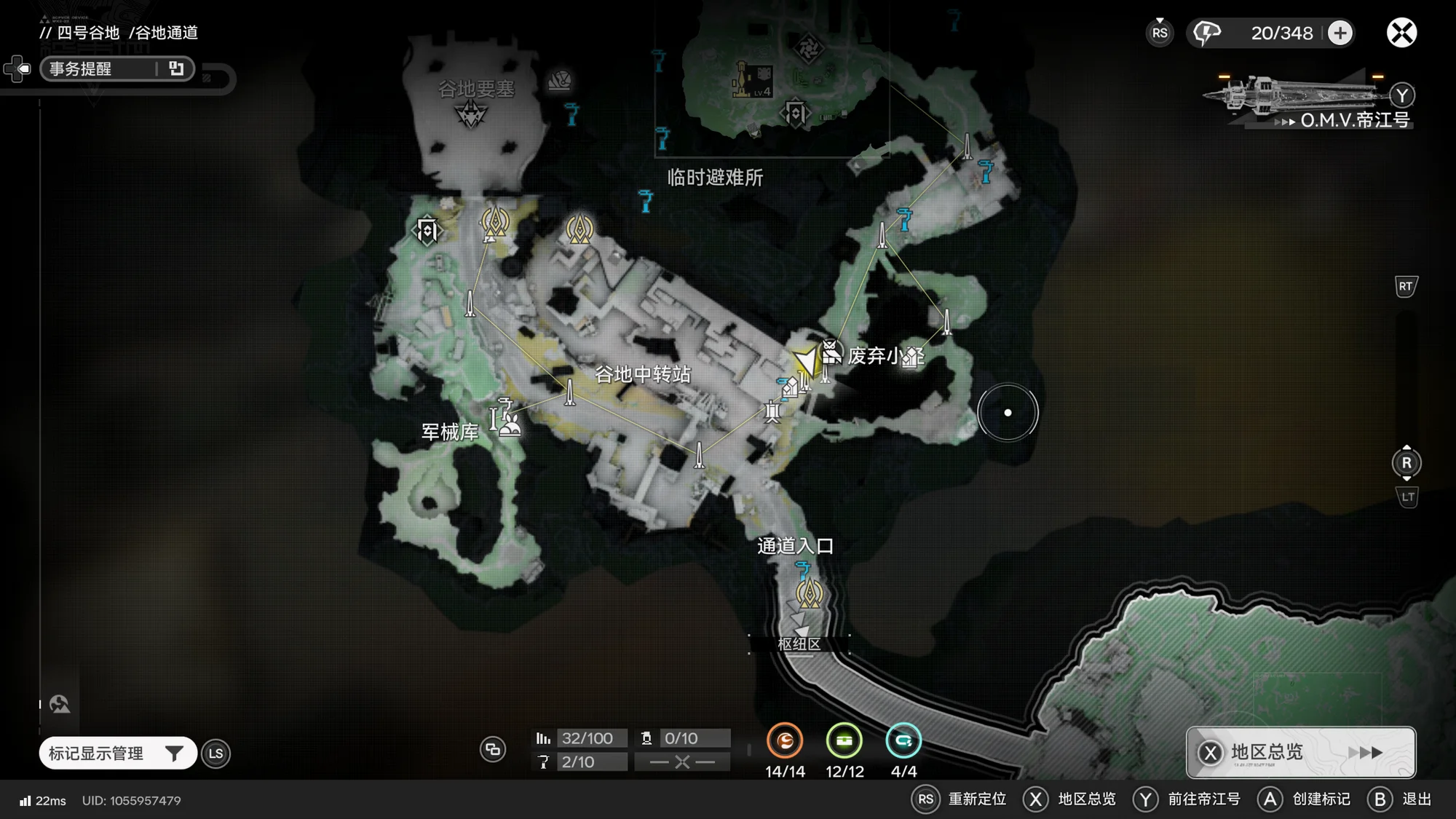The image size is (1456, 819).
Task: Select the 废弃小径 map marker
Action: (x=831, y=352)
